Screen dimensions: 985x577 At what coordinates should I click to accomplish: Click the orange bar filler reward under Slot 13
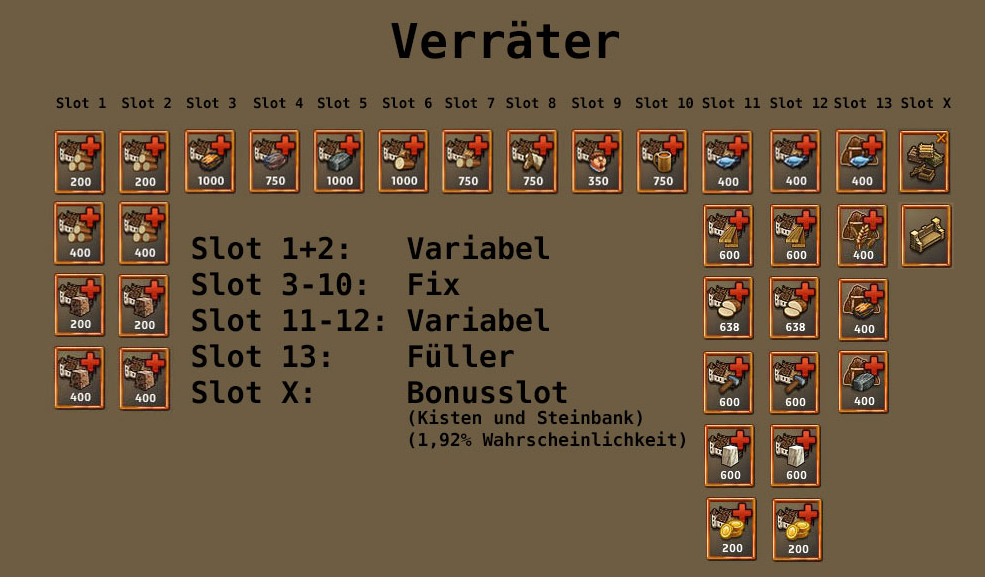pyautogui.click(x=863, y=309)
